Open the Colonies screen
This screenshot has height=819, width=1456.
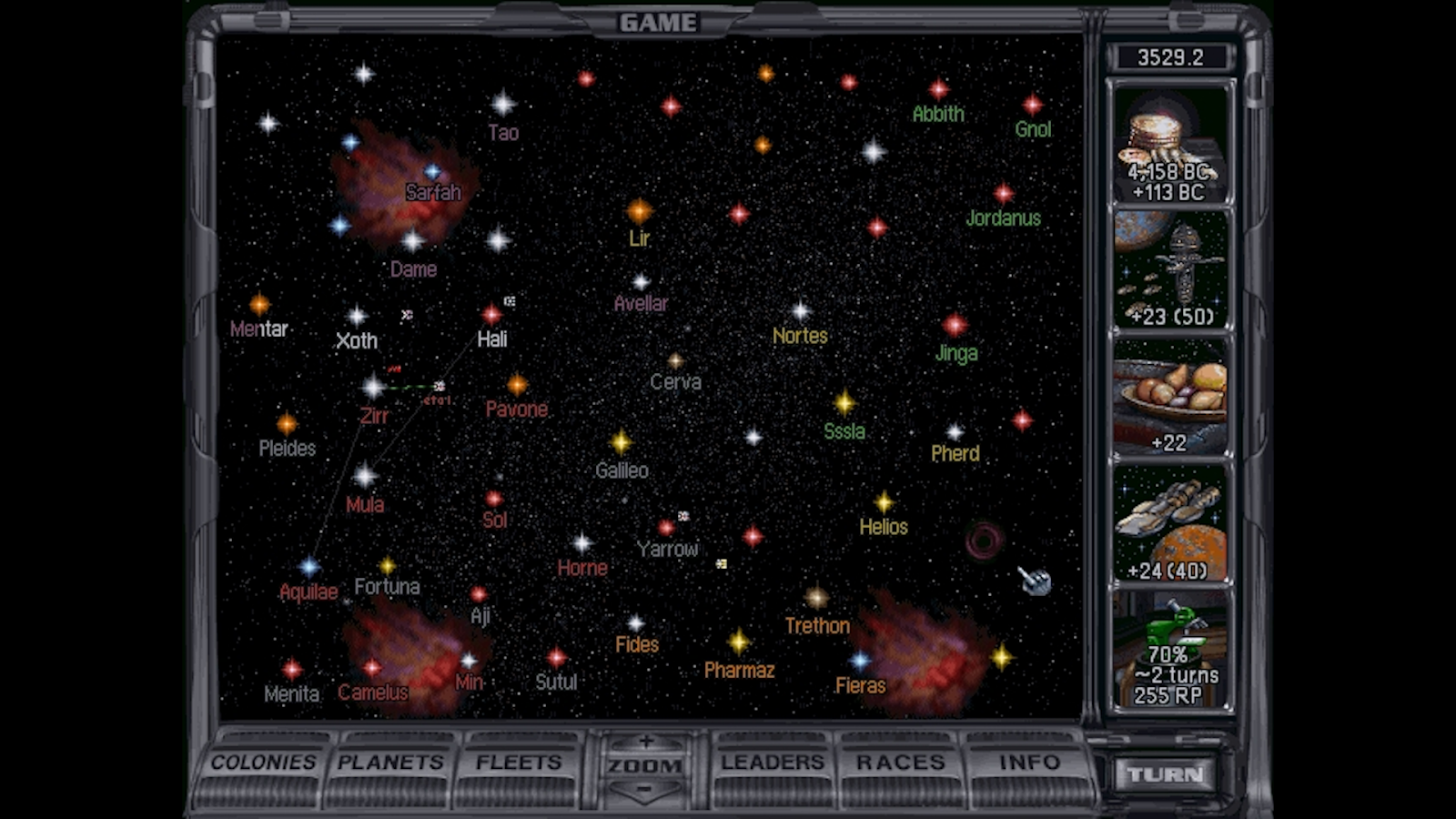point(264,763)
